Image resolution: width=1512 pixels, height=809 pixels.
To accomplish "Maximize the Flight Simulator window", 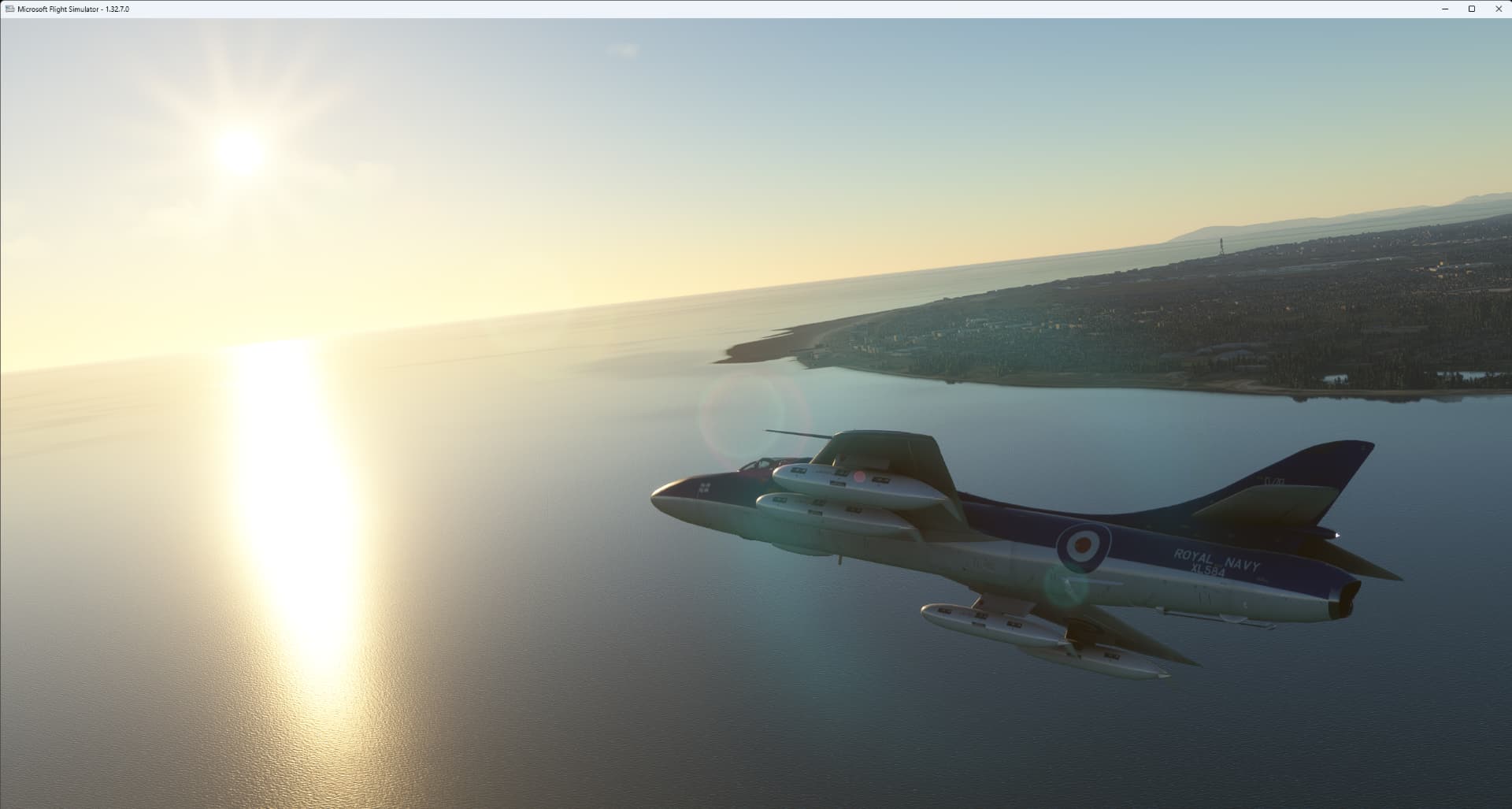I will [1471, 9].
